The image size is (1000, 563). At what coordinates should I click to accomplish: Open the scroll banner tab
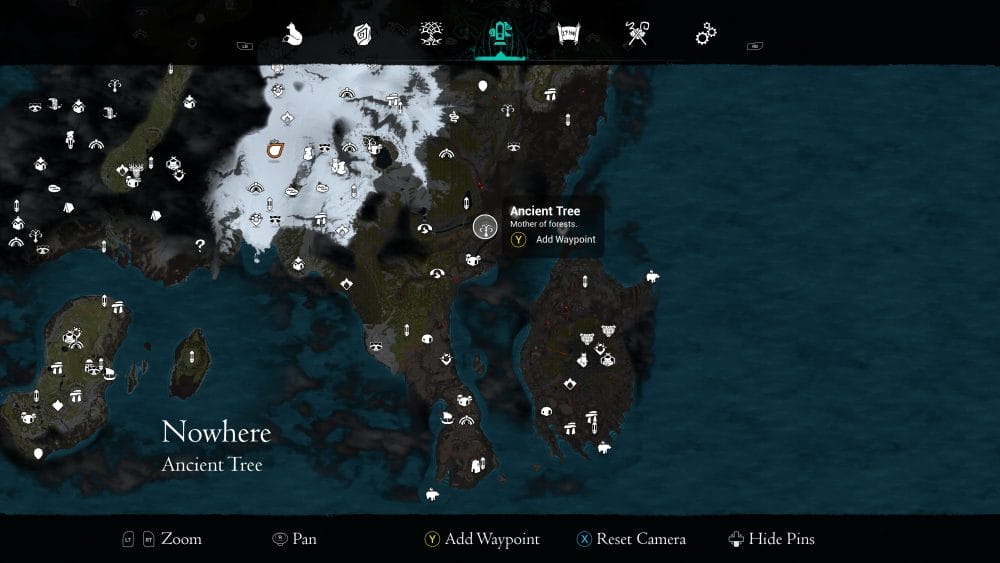(569, 35)
